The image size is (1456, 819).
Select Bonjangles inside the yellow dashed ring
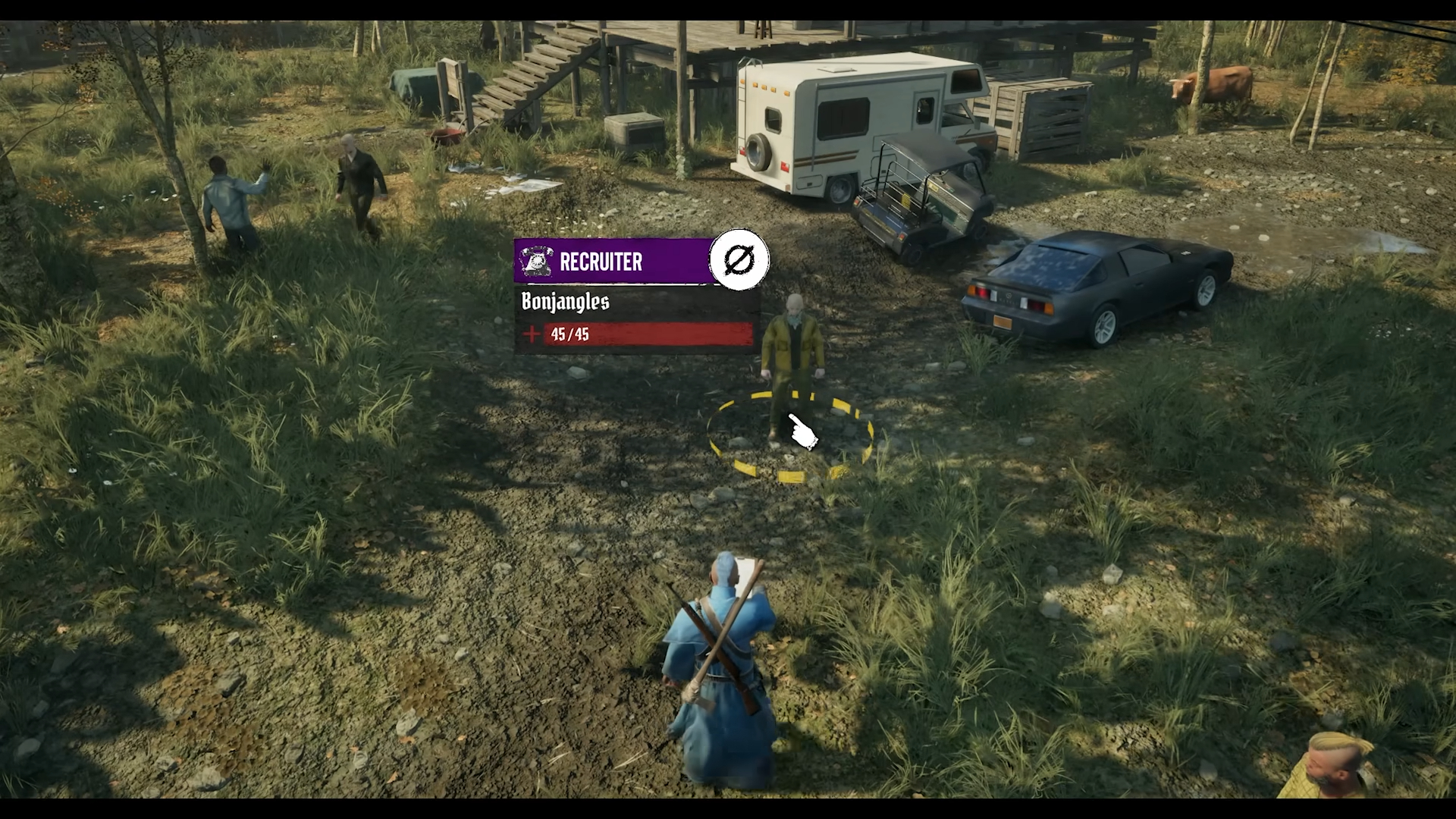(x=792, y=364)
